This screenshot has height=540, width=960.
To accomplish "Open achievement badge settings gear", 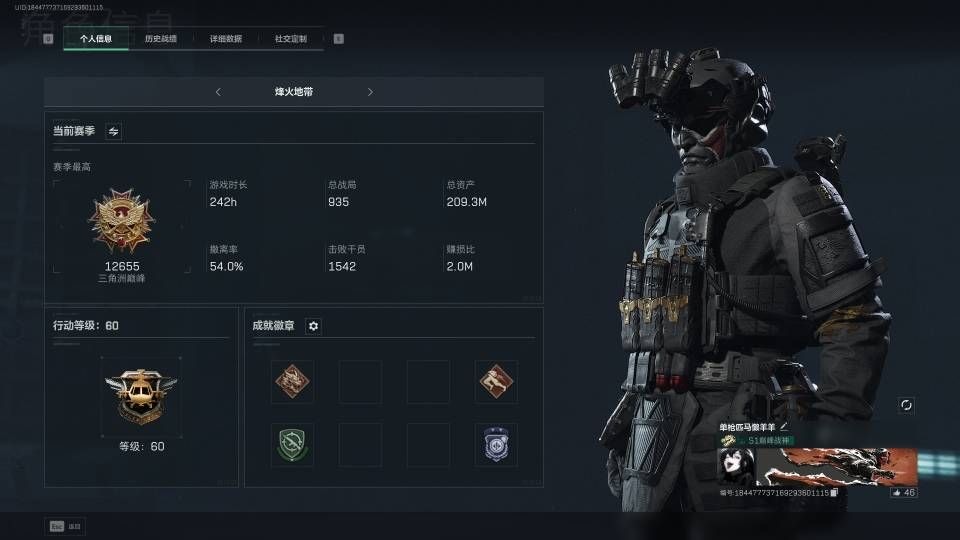I will (313, 326).
